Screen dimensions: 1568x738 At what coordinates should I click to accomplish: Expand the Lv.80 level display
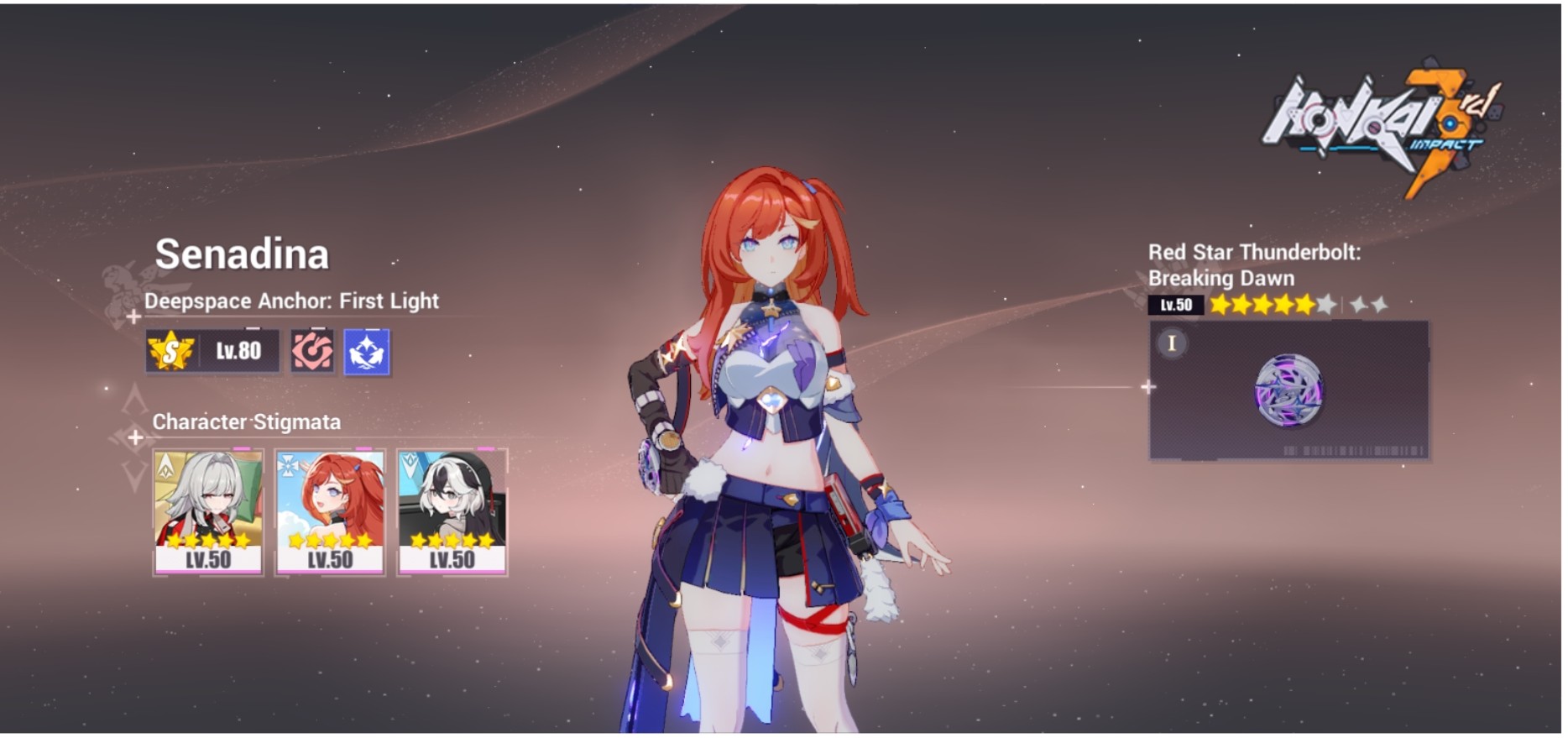point(238,351)
